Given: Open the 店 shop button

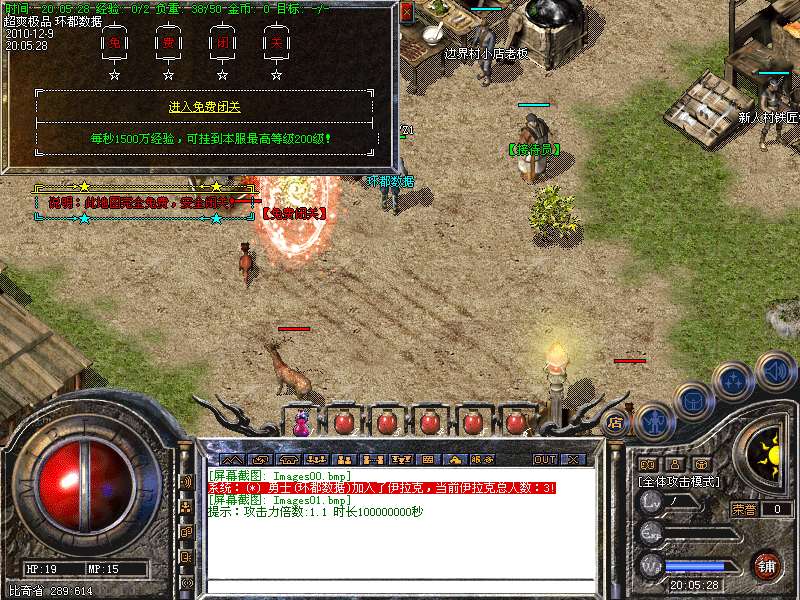Looking at the screenshot, I should pos(616,423).
